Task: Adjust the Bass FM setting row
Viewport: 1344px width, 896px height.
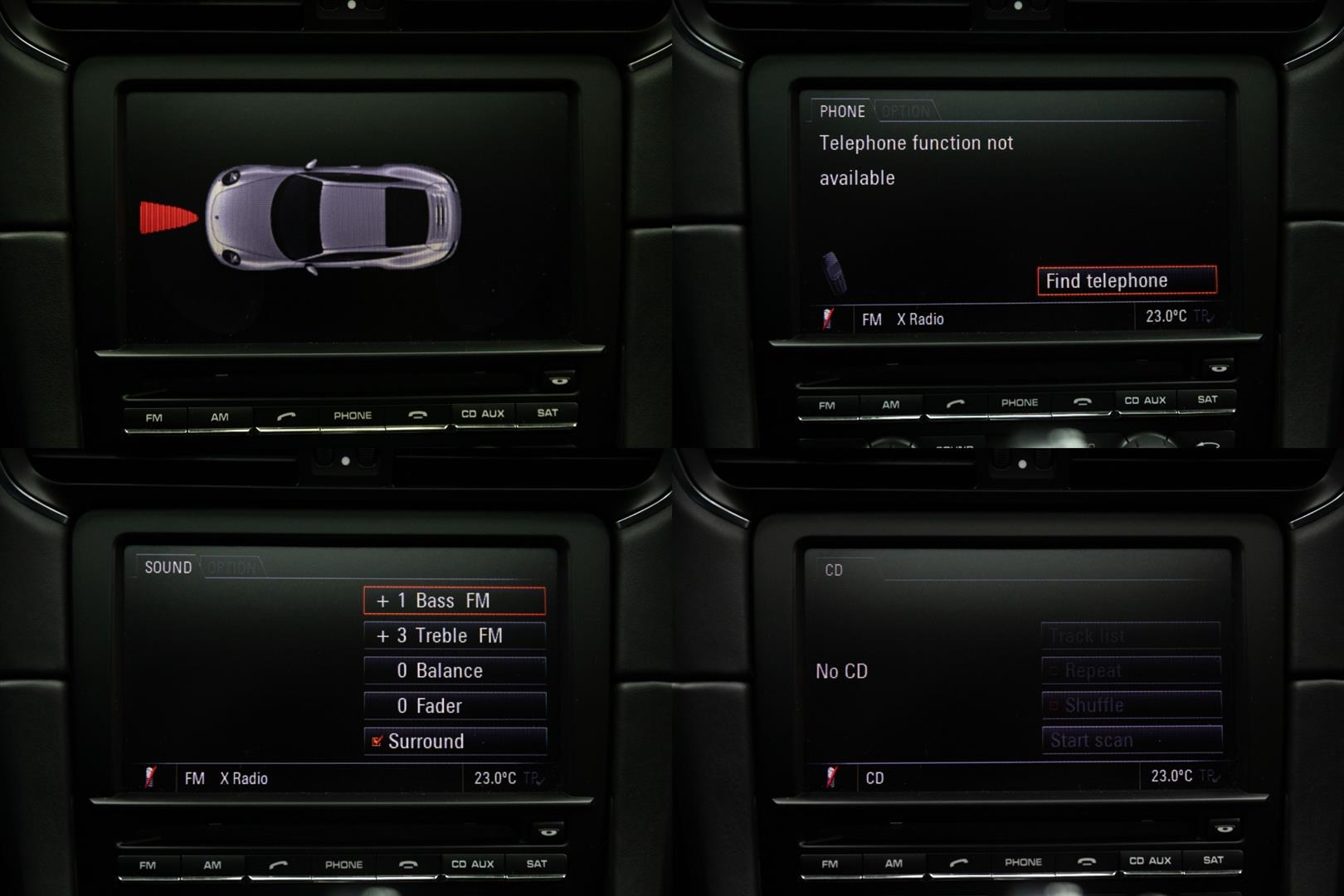Action: click(x=454, y=601)
